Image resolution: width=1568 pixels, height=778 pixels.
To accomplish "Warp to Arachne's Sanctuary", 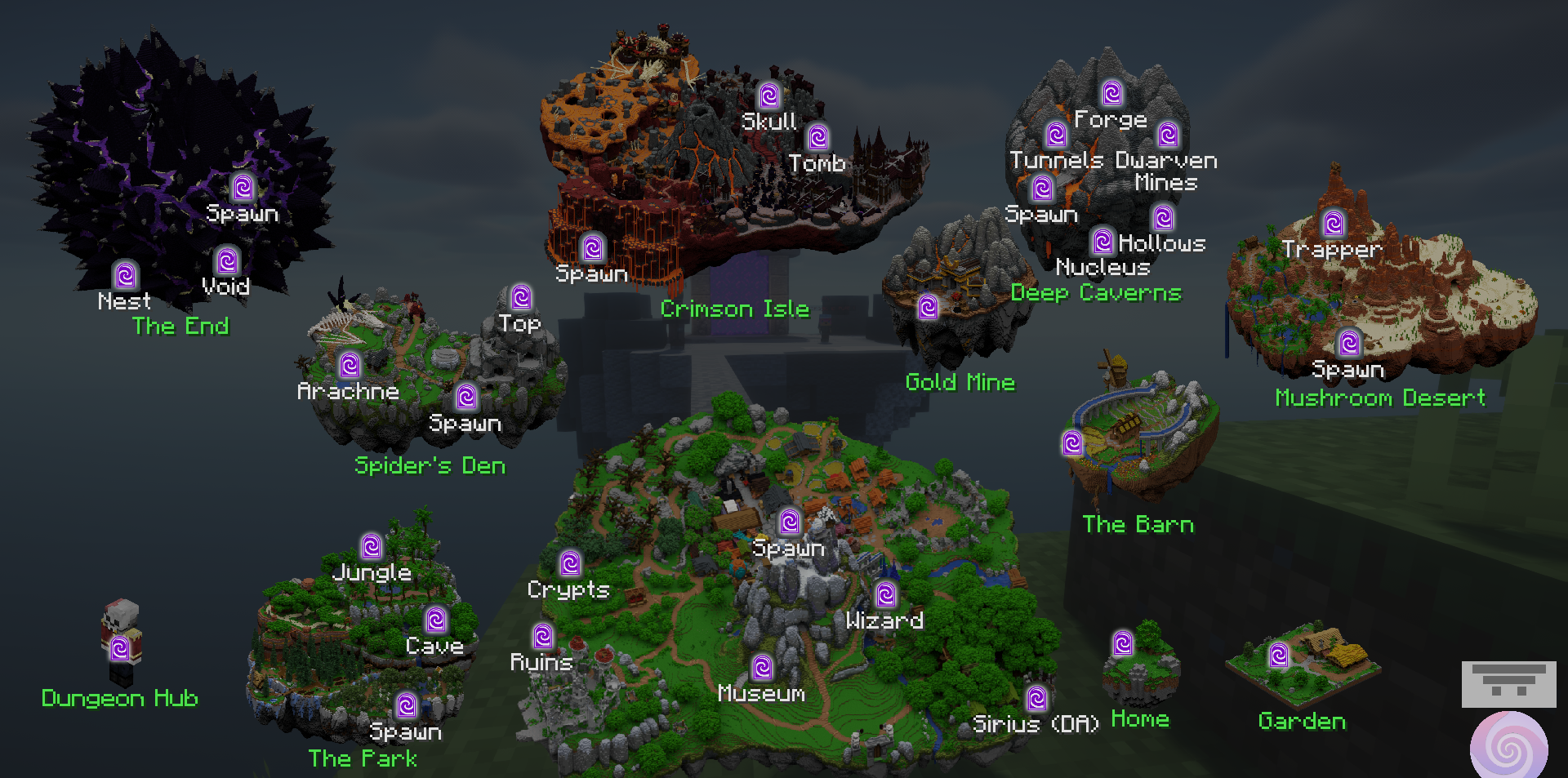I will click(350, 364).
